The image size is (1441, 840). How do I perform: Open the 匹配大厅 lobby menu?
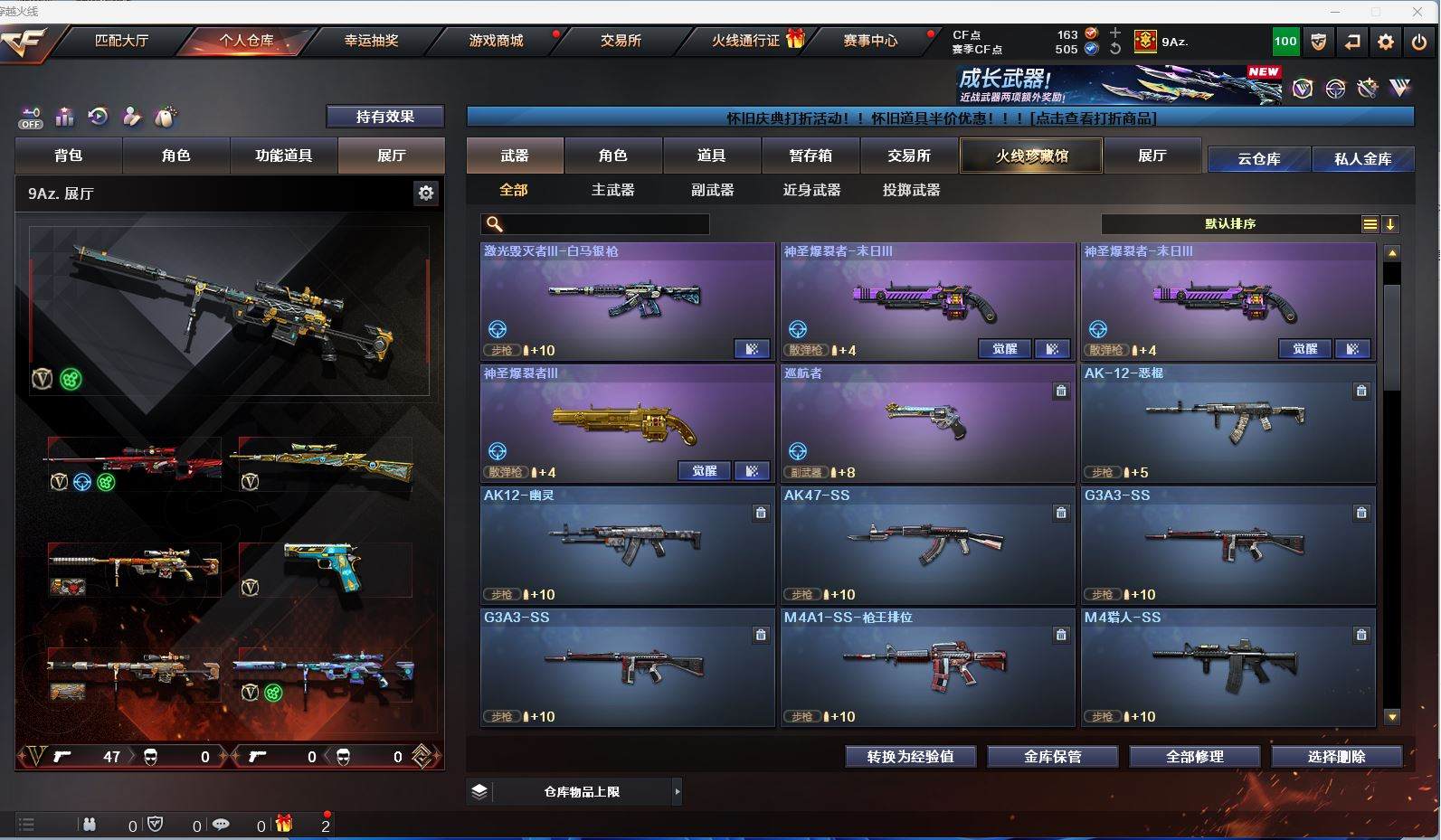click(121, 41)
